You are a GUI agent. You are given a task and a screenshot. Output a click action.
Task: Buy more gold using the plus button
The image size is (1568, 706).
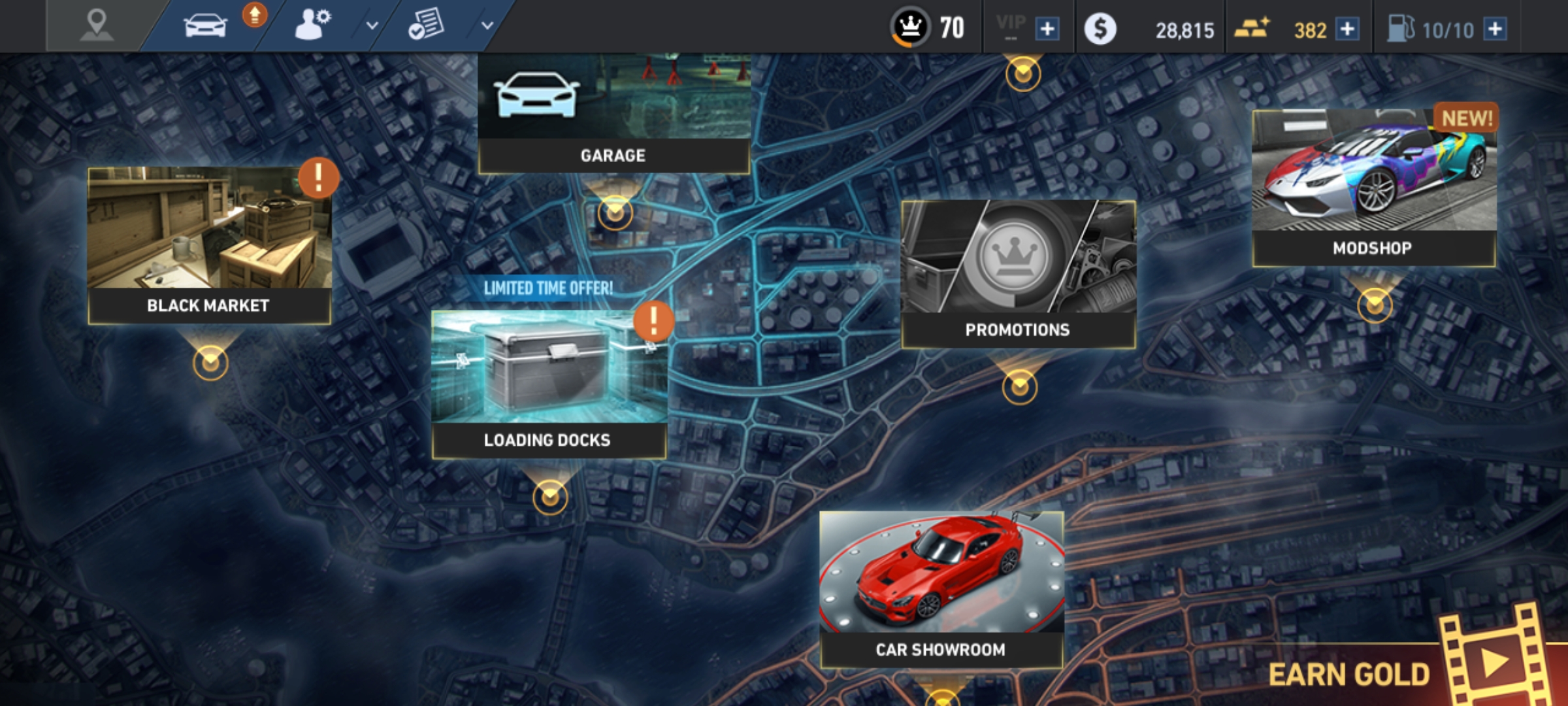click(1347, 29)
